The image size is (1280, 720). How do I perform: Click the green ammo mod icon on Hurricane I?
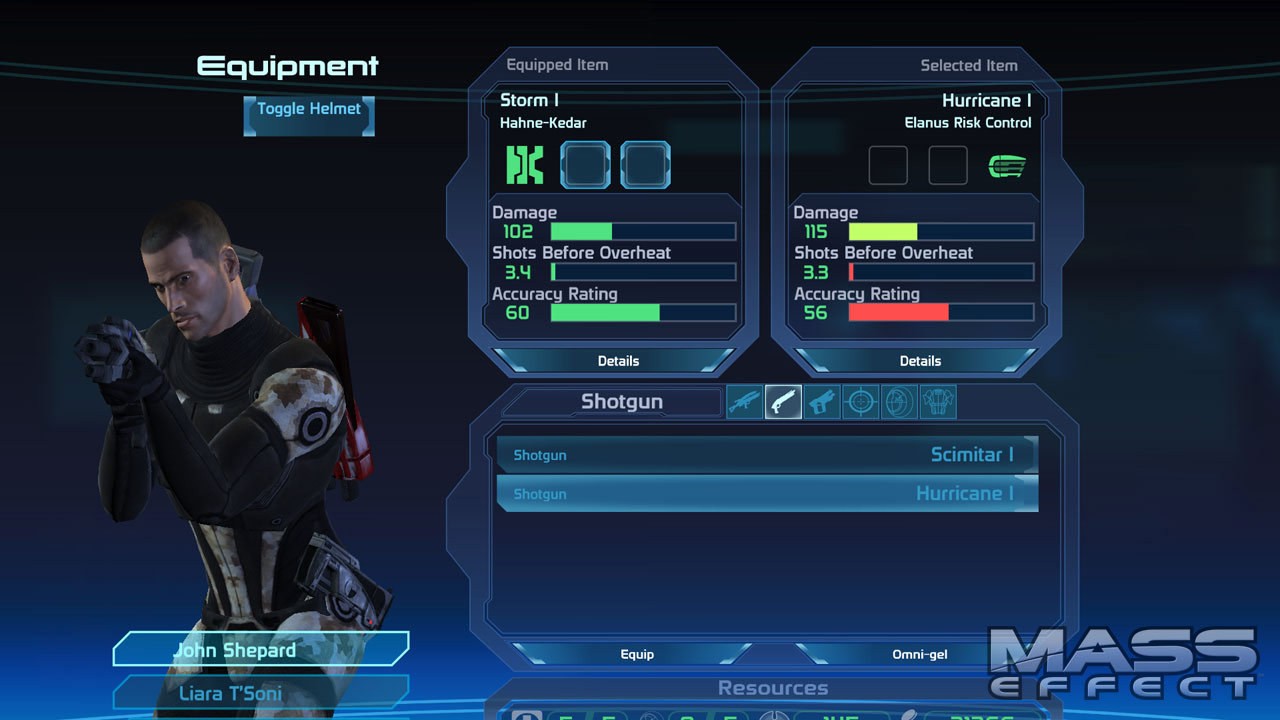coord(1007,166)
